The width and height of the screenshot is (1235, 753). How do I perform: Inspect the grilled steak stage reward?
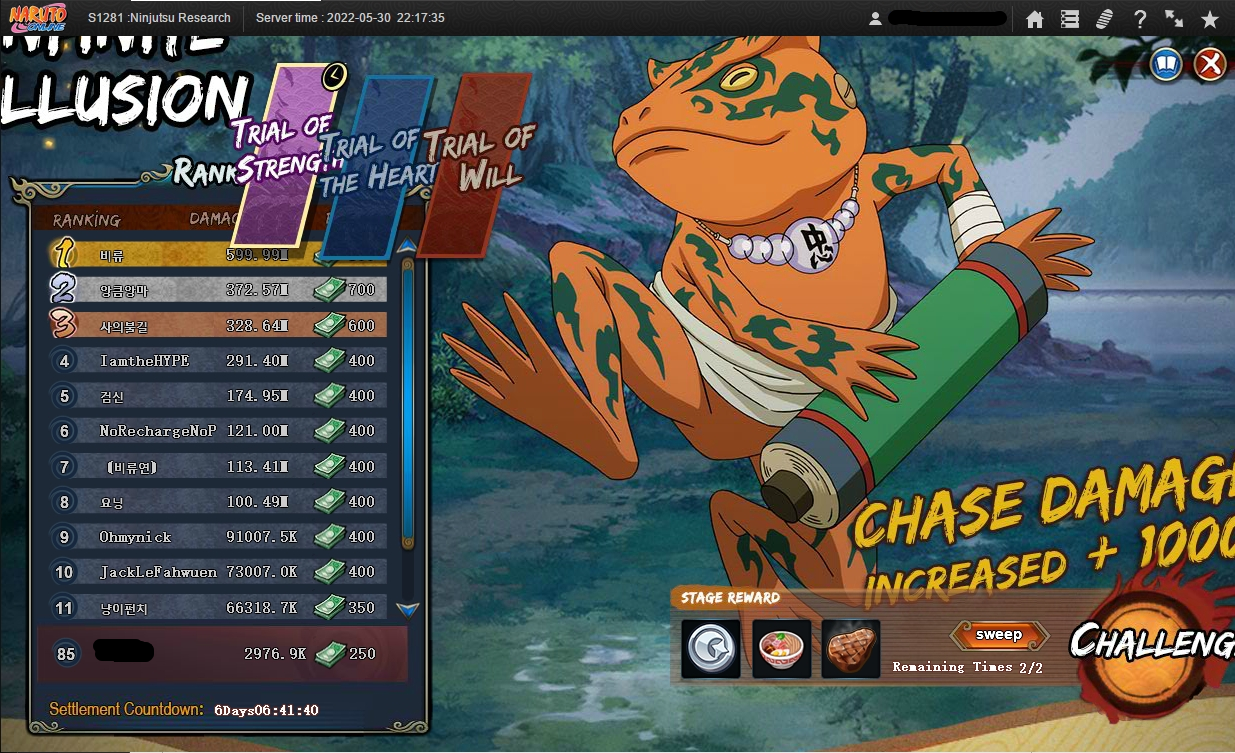(851, 649)
